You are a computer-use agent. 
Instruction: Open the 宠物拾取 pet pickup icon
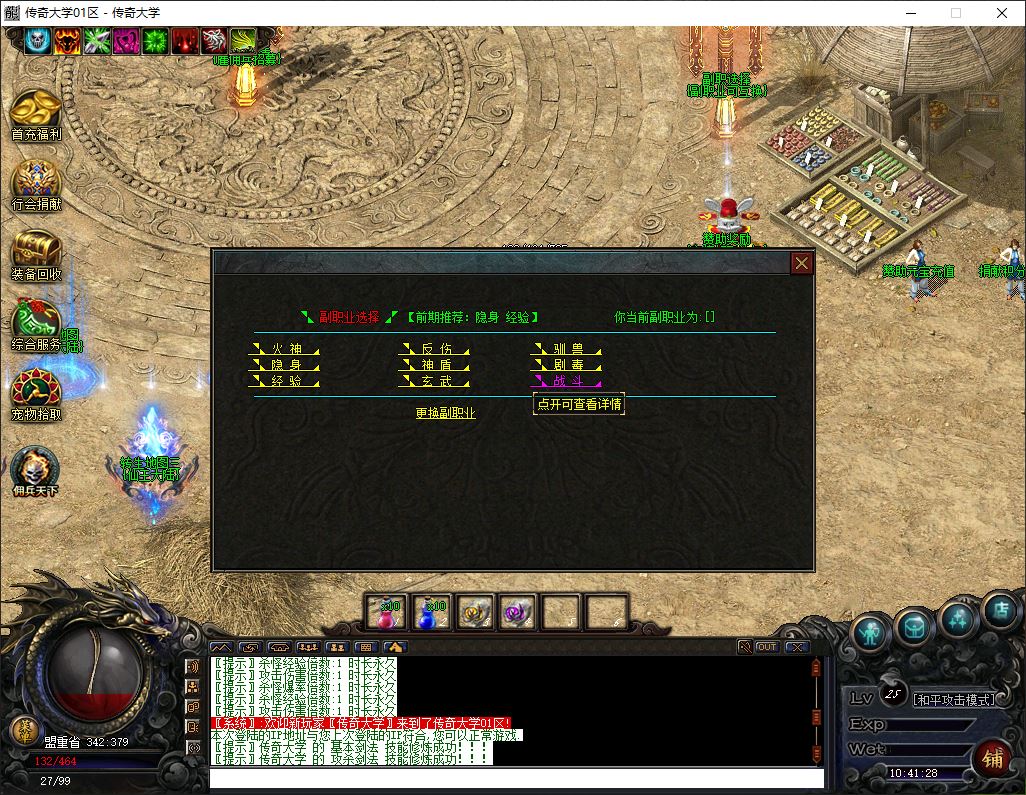(x=36, y=392)
